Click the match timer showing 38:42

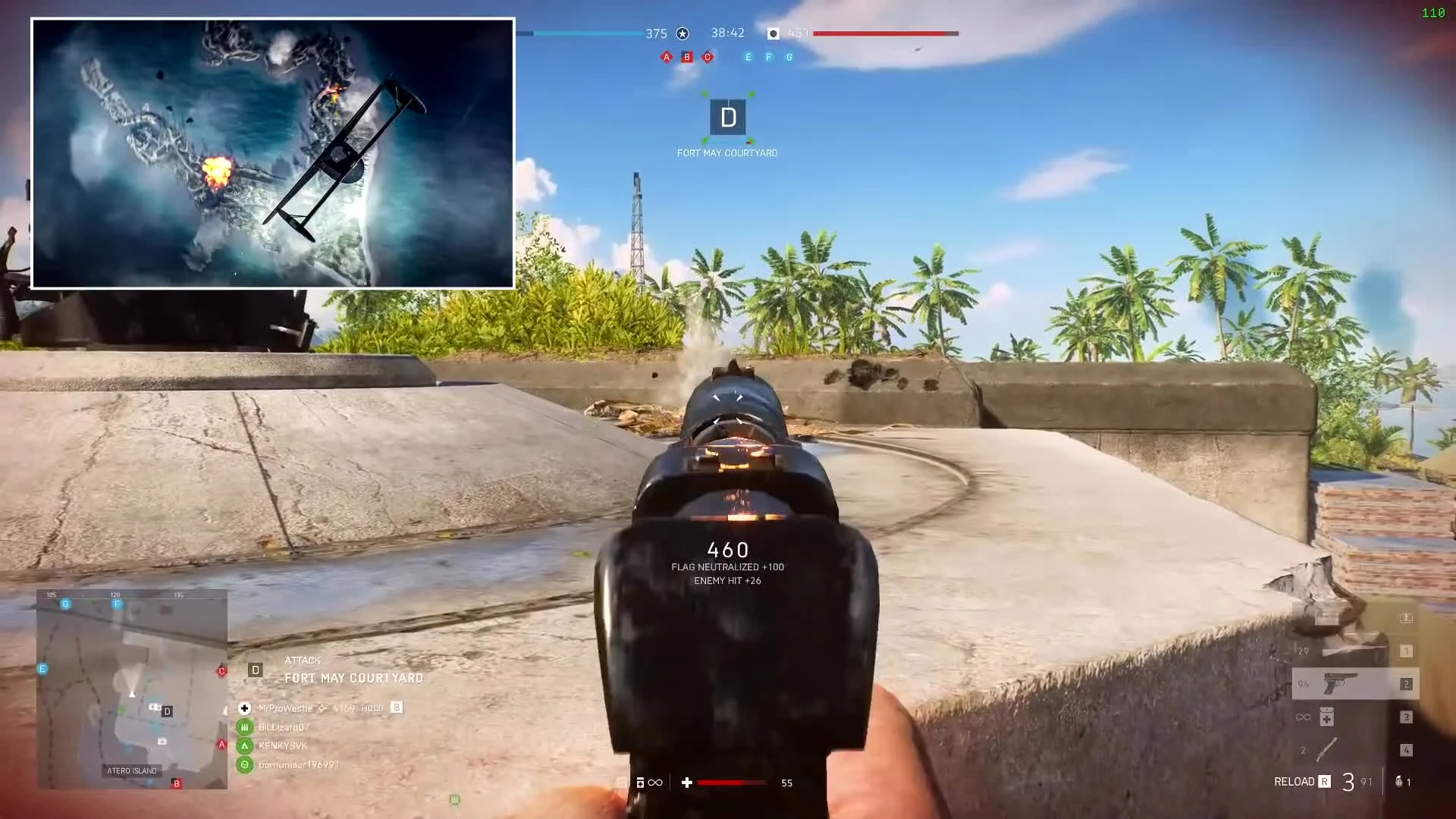[x=726, y=33]
